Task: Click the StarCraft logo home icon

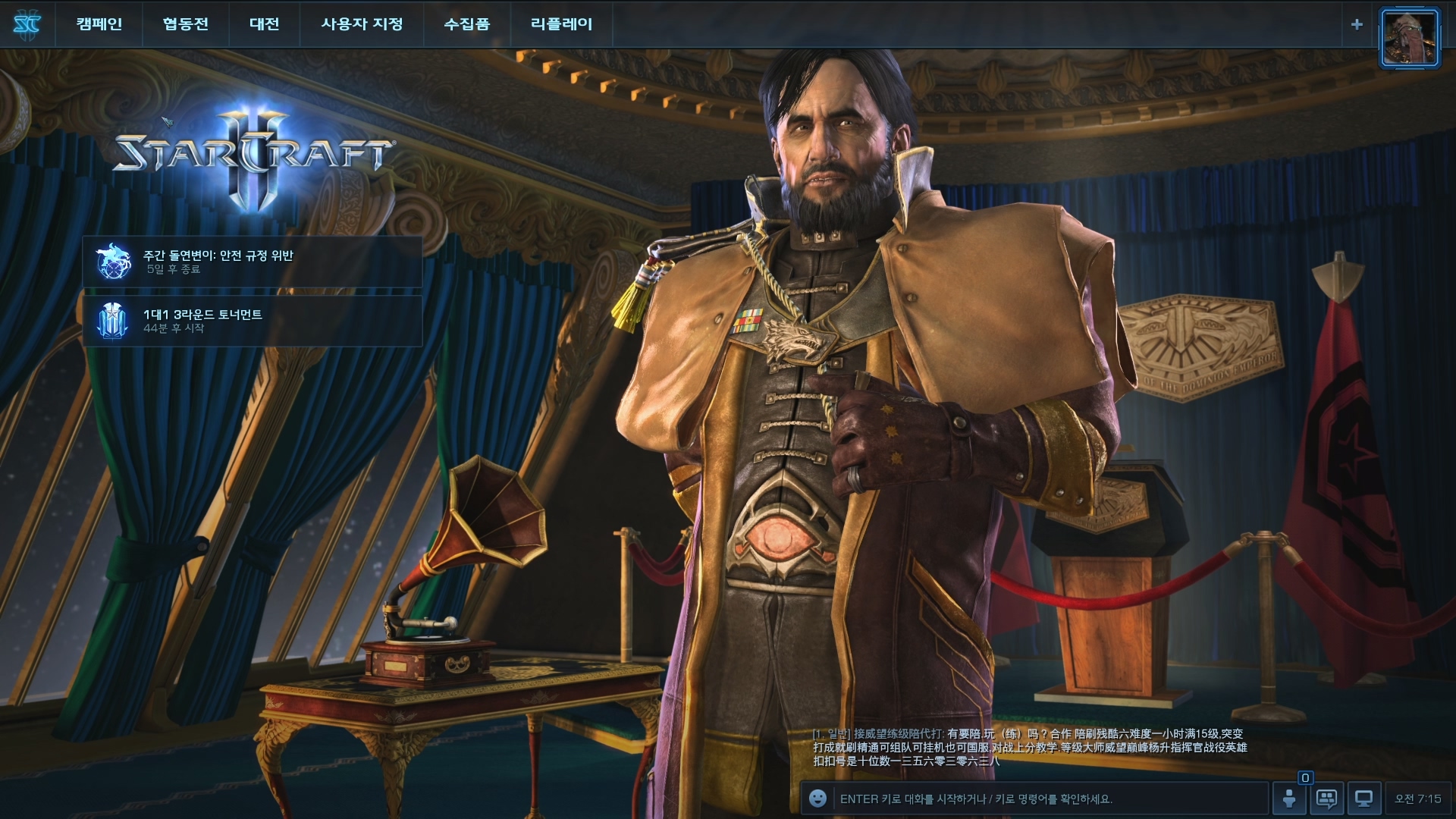Action: pos(27,24)
